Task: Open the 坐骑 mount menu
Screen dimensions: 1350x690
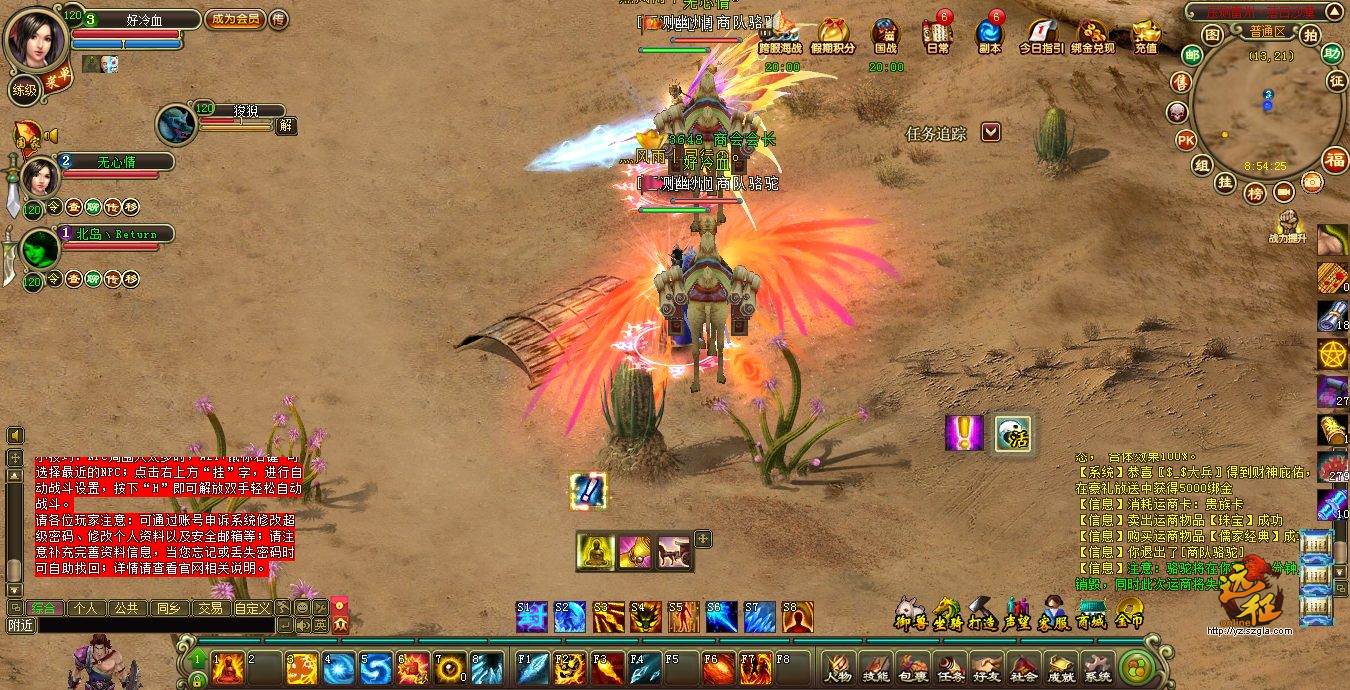Action: [x=946, y=612]
